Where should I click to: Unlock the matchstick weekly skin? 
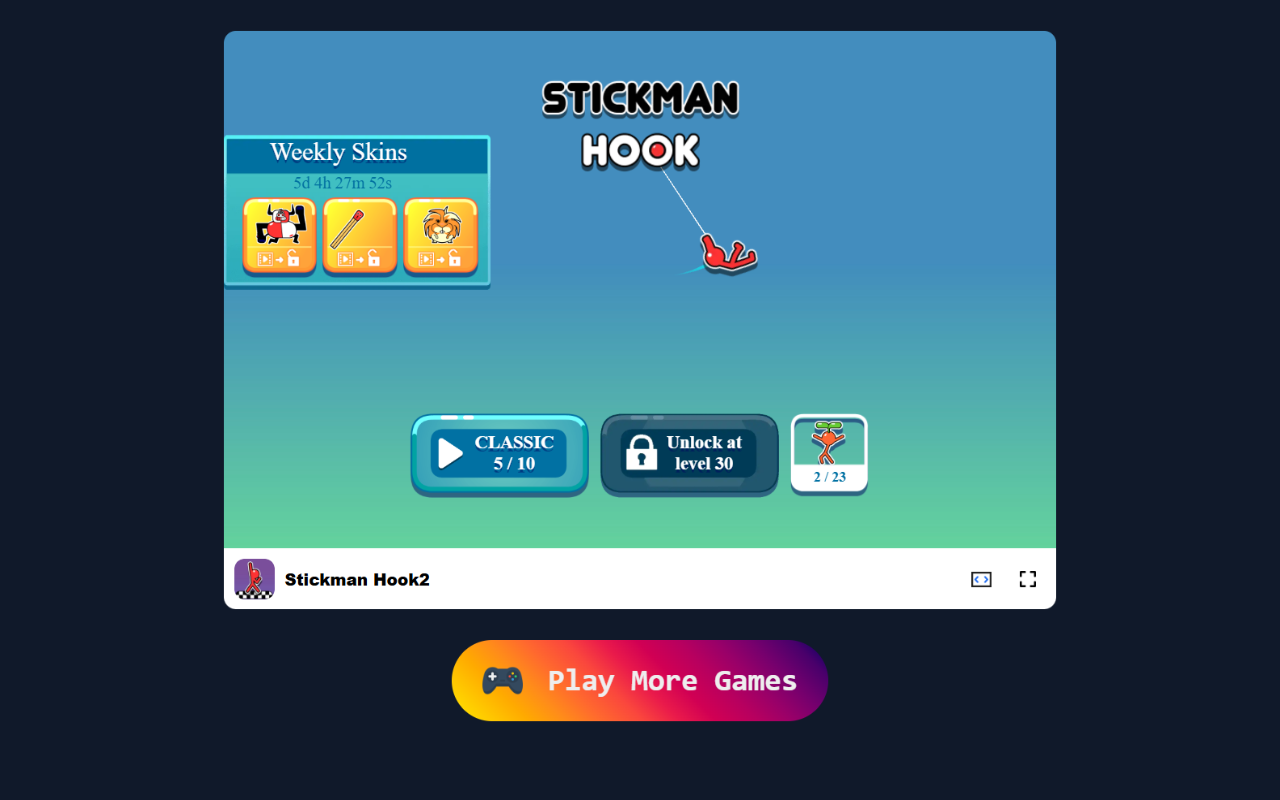[x=360, y=230]
